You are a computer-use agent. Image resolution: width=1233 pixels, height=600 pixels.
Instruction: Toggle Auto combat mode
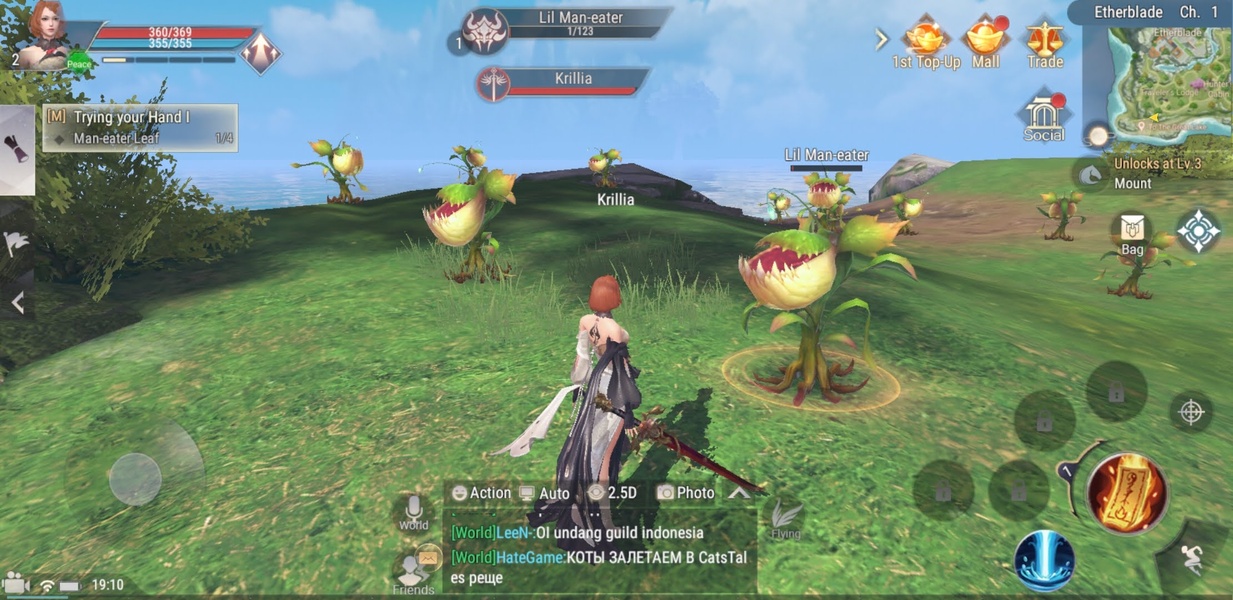coord(544,493)
